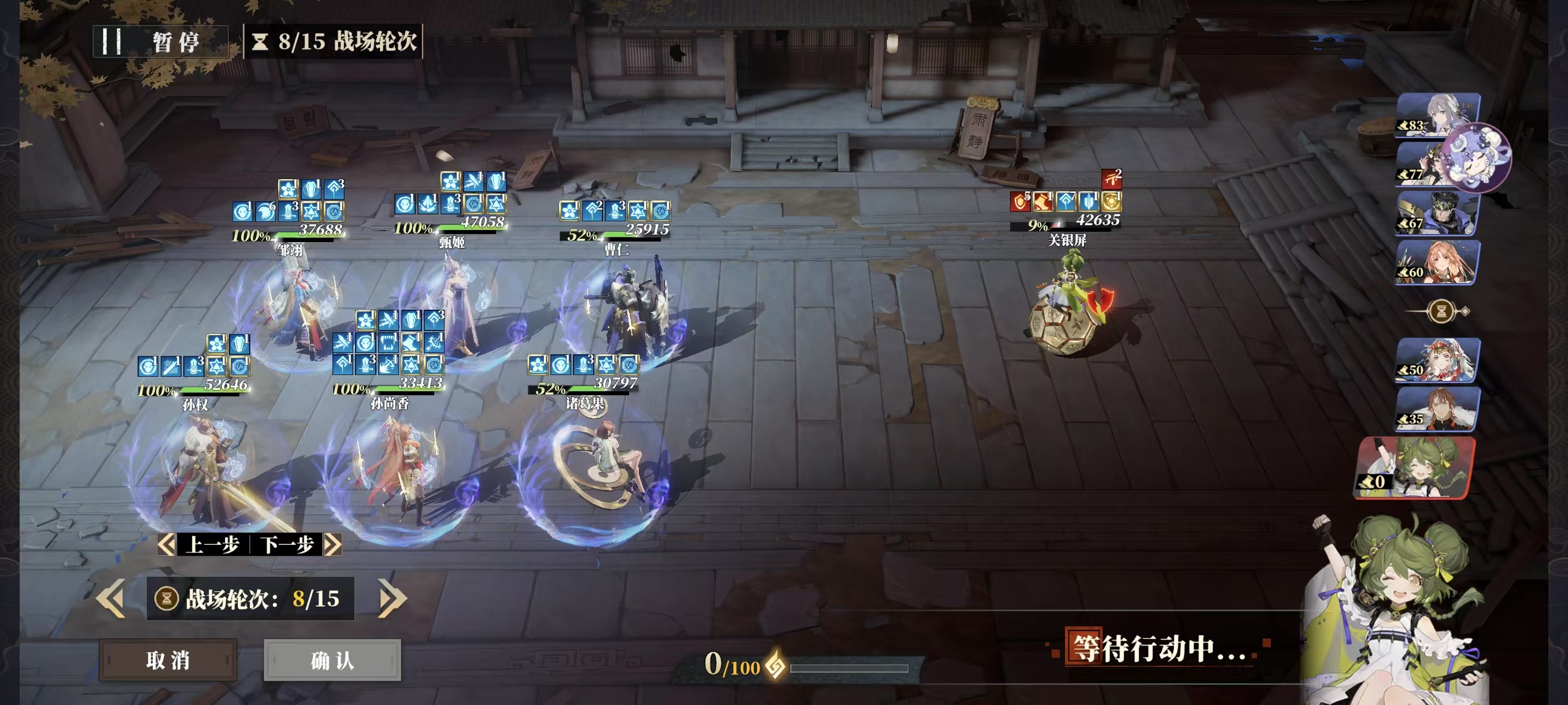Screen dimensions: 1568x705
Task: Select ally 孙尚香 unit nameplate
Action: pyautogui.click(x=390, y=403)
